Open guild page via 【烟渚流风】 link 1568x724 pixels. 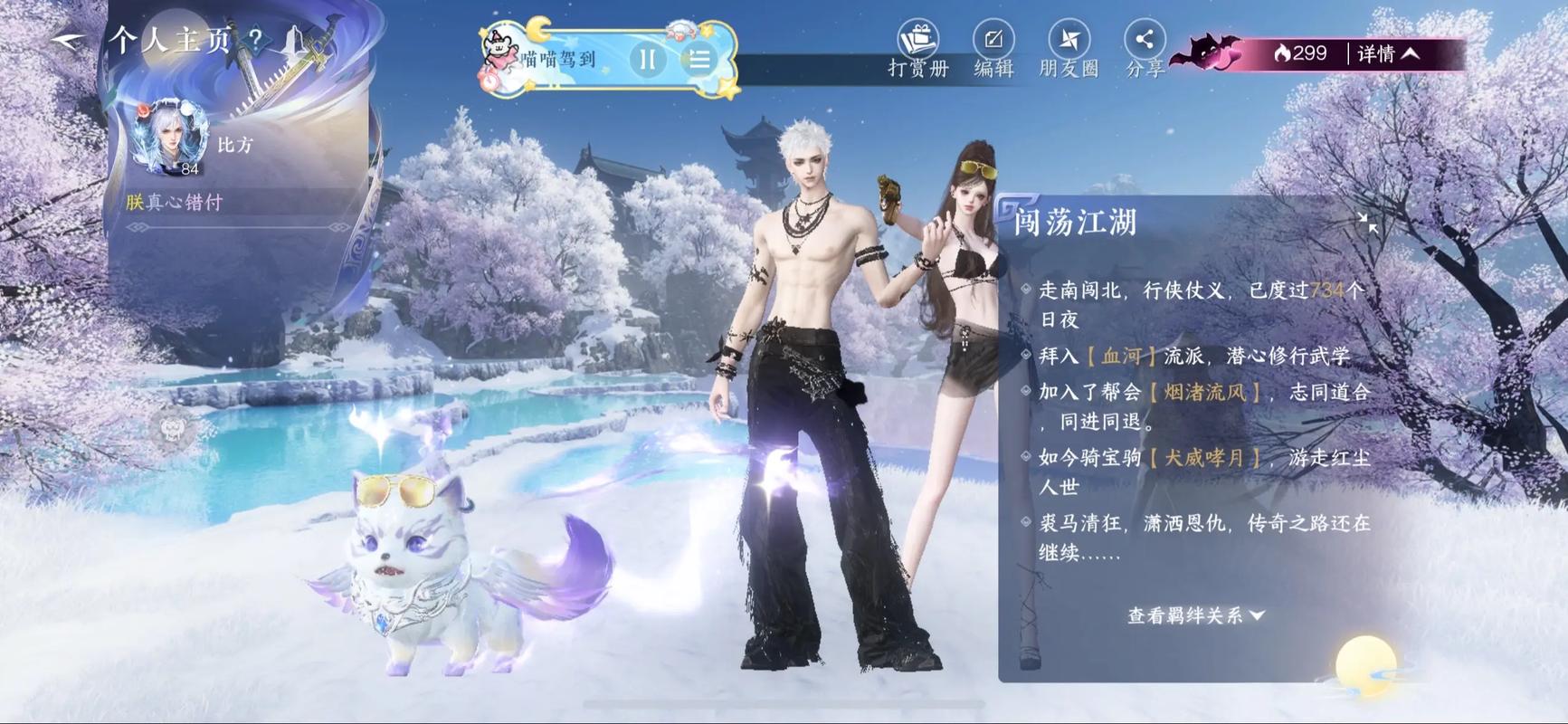click(1202, 392)
